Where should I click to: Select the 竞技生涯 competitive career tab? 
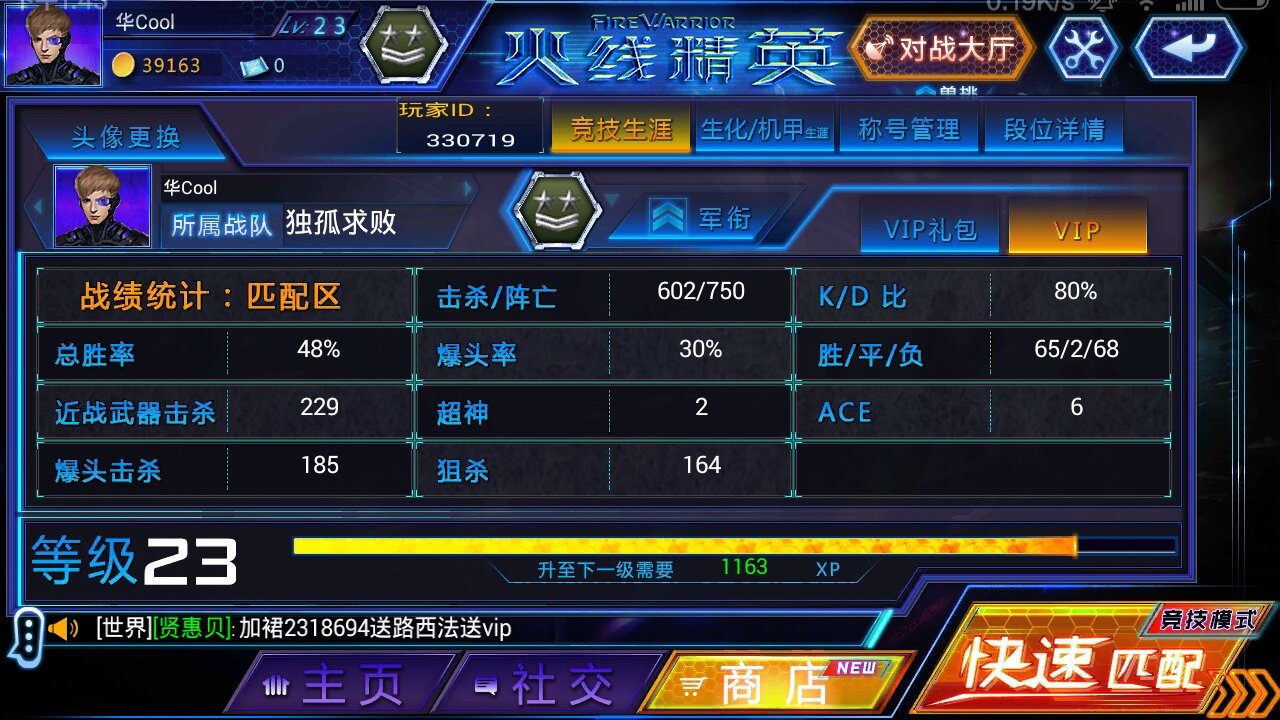click(x=620, y=127)
